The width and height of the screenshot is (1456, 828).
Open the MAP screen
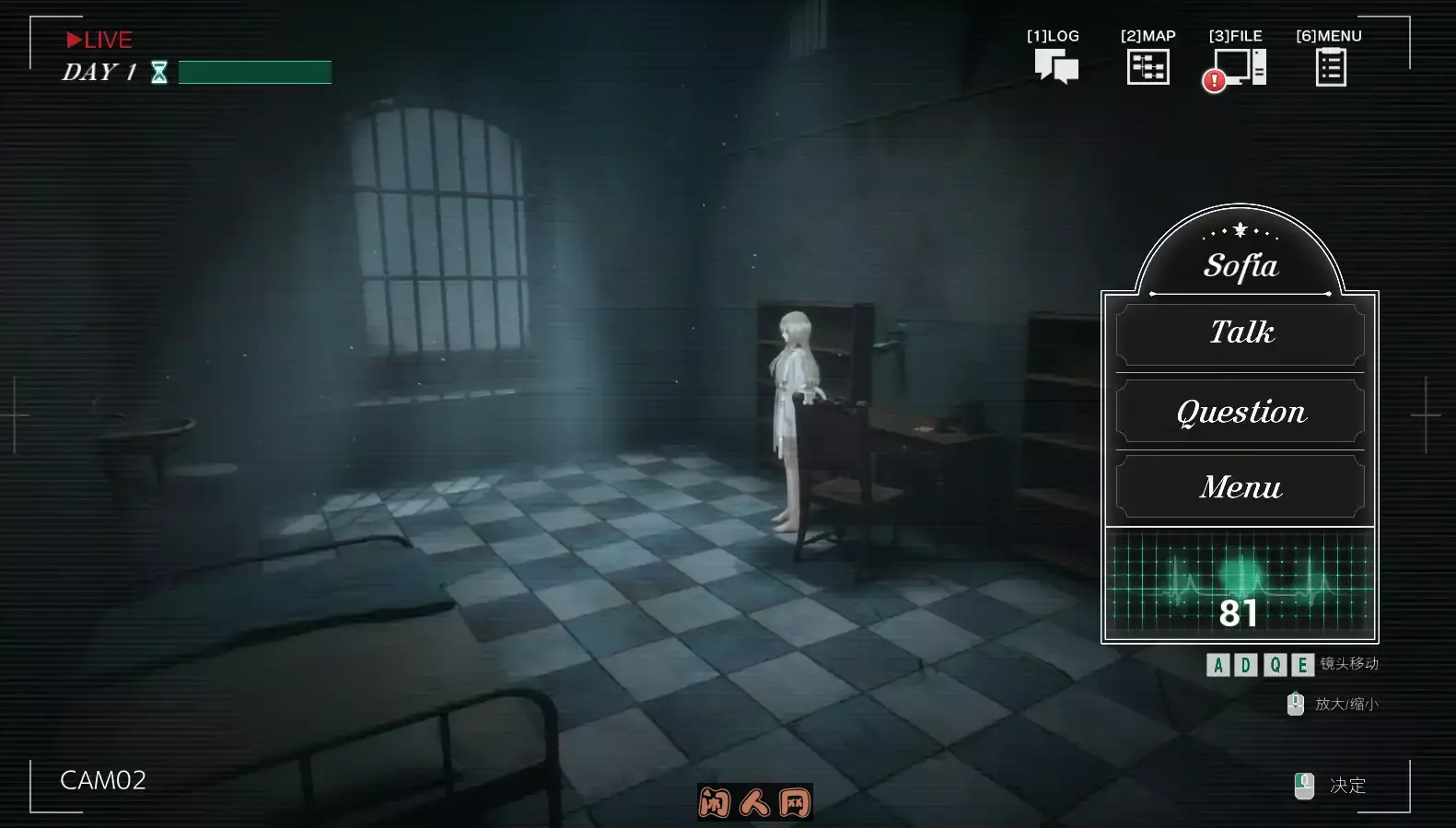click(x=1147, y=64)
